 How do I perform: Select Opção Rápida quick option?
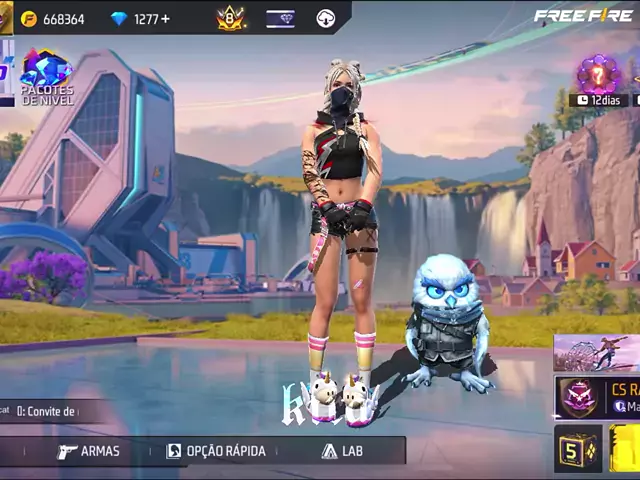(216, 451)
